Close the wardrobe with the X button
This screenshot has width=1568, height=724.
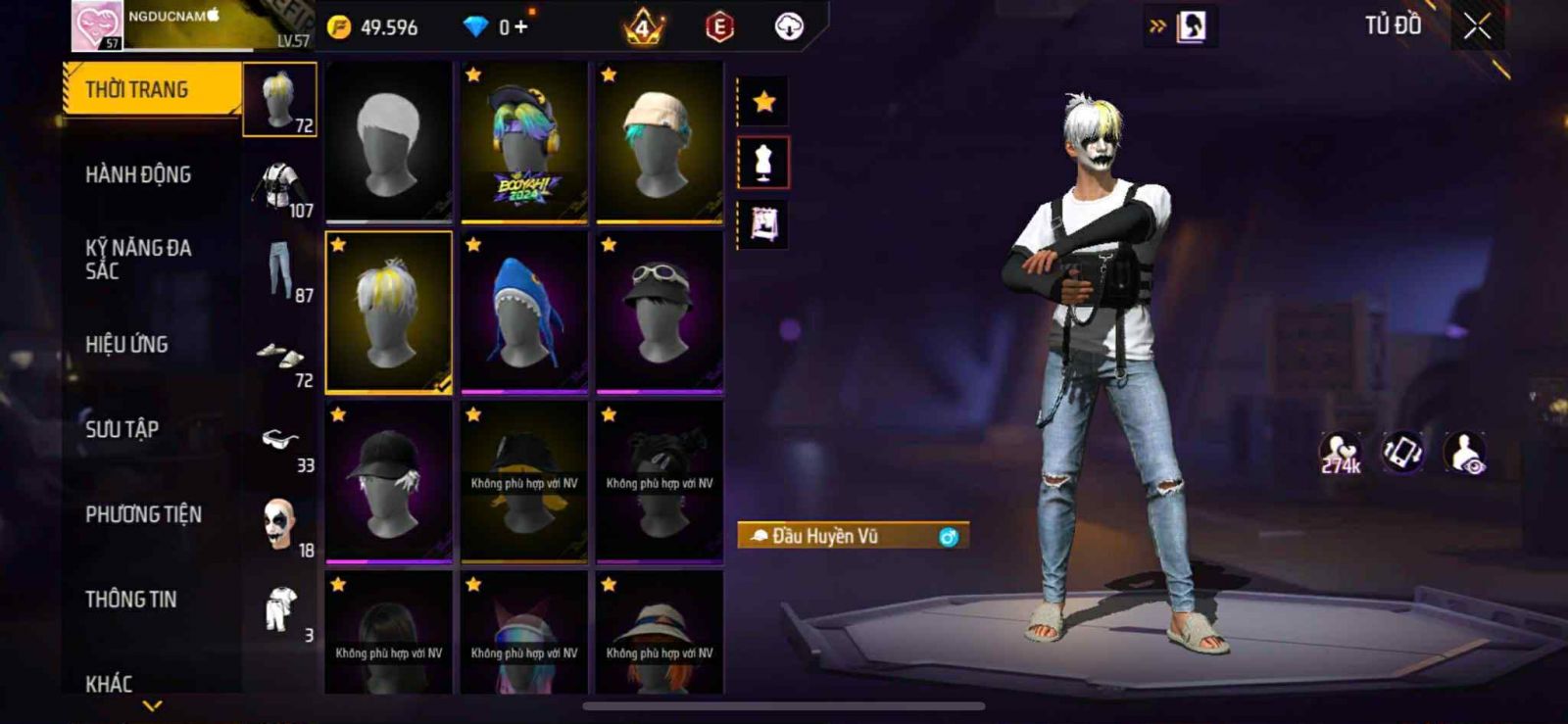point(1477,26)
